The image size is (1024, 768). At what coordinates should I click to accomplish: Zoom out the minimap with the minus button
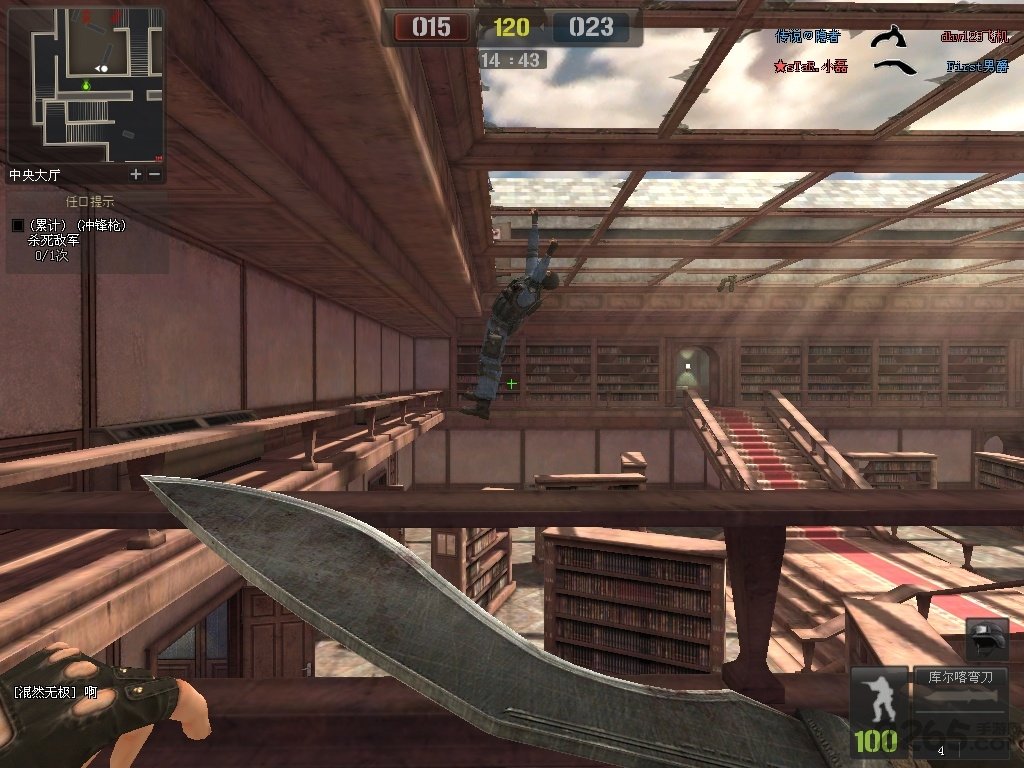[x=154, y=174]
